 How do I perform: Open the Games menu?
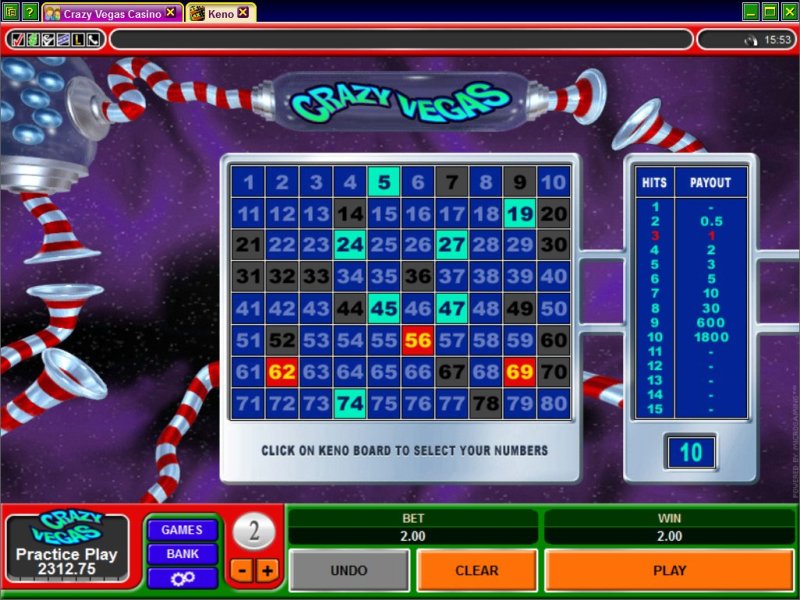click(182, 530)
